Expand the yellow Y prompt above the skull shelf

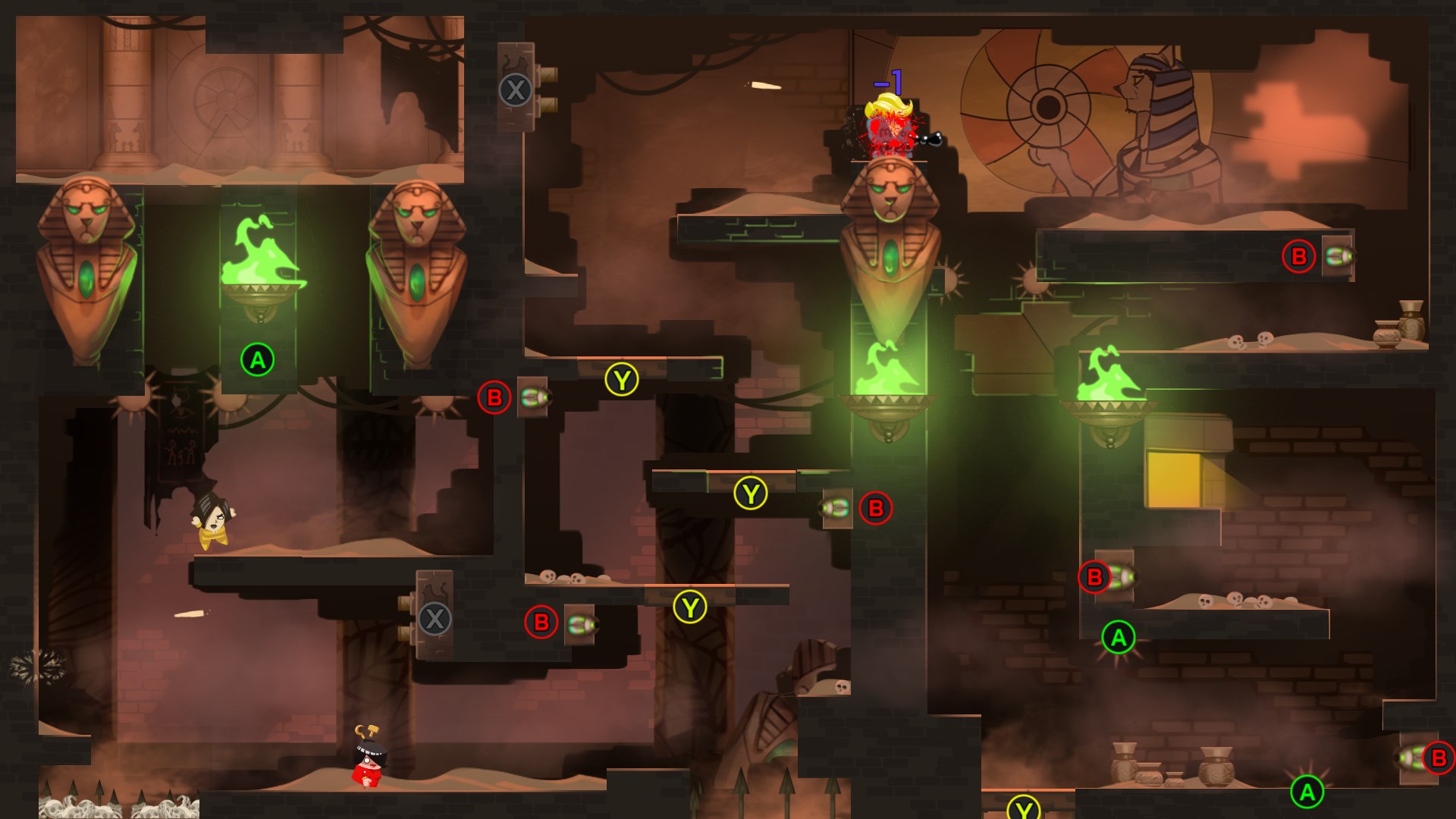point(689,607)
